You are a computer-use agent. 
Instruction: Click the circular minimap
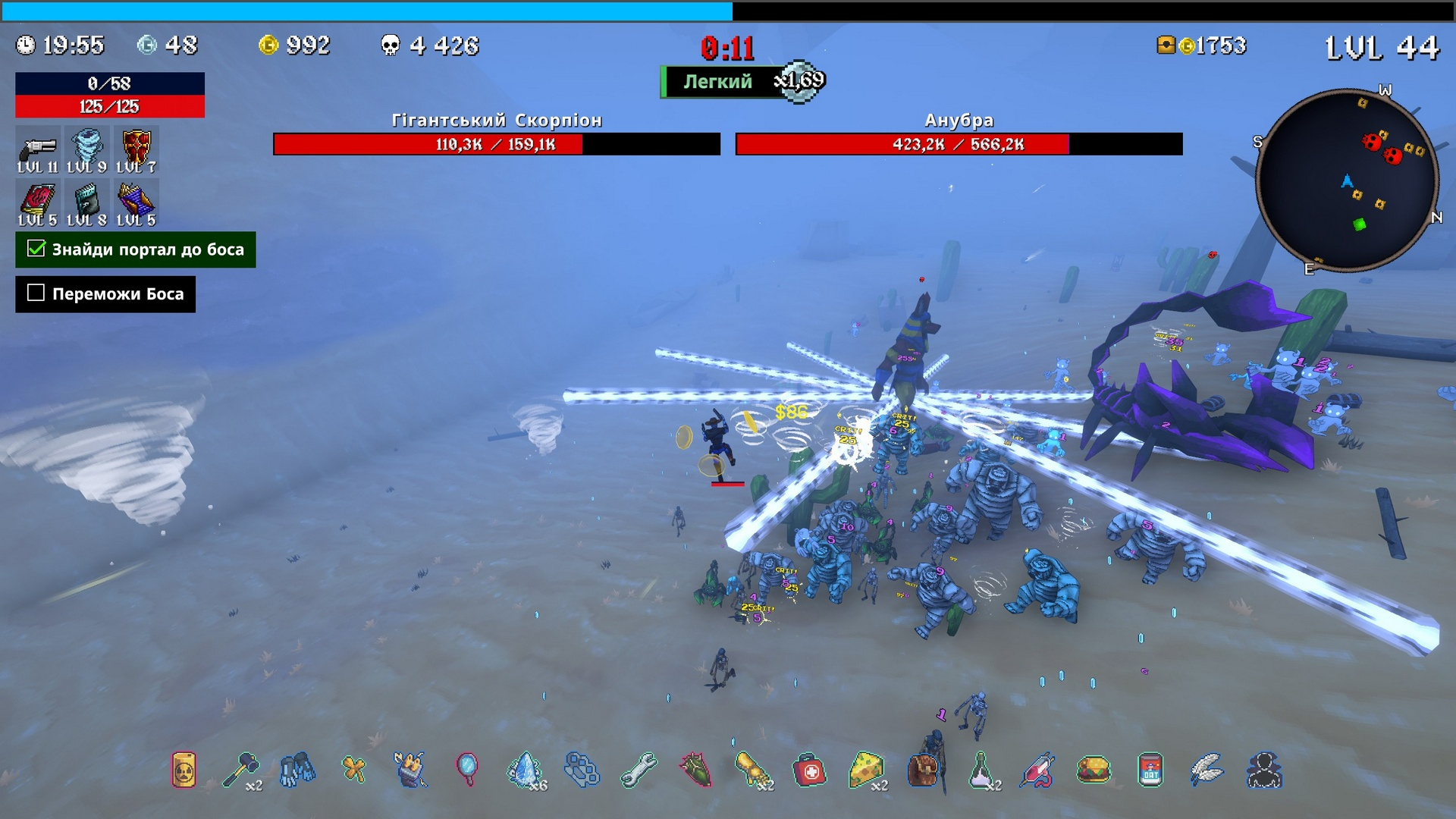1347,180
